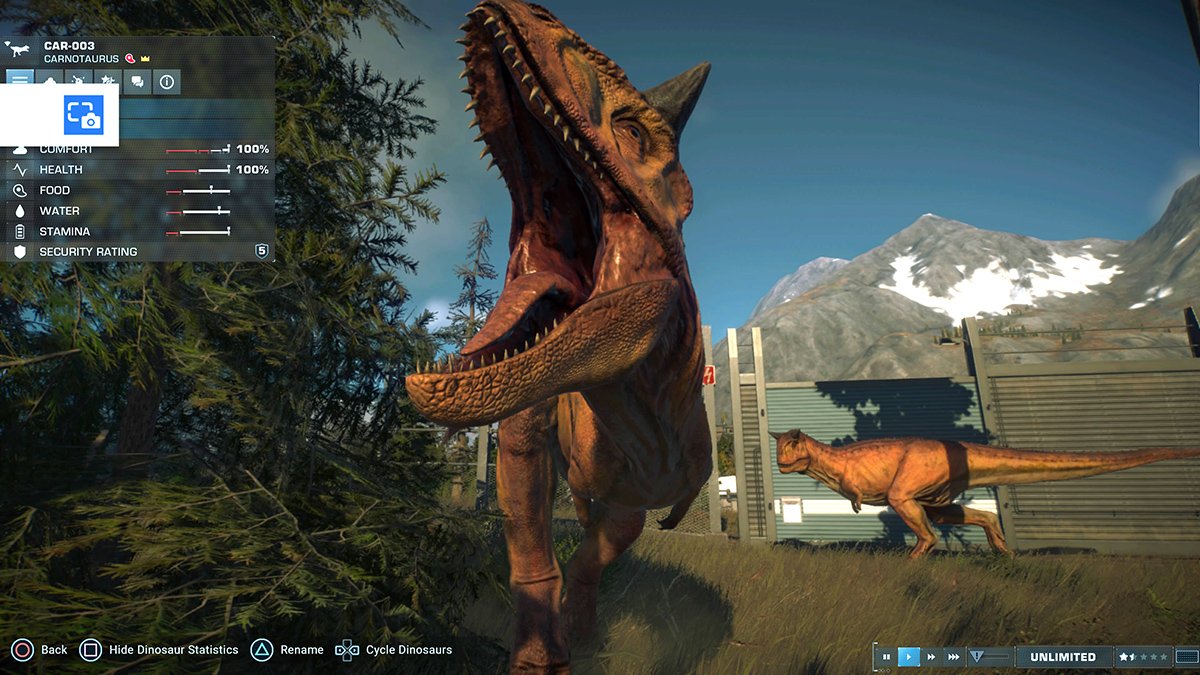Pause the game simulation
Screen dimensions: 1200x675
click(886, 657)
